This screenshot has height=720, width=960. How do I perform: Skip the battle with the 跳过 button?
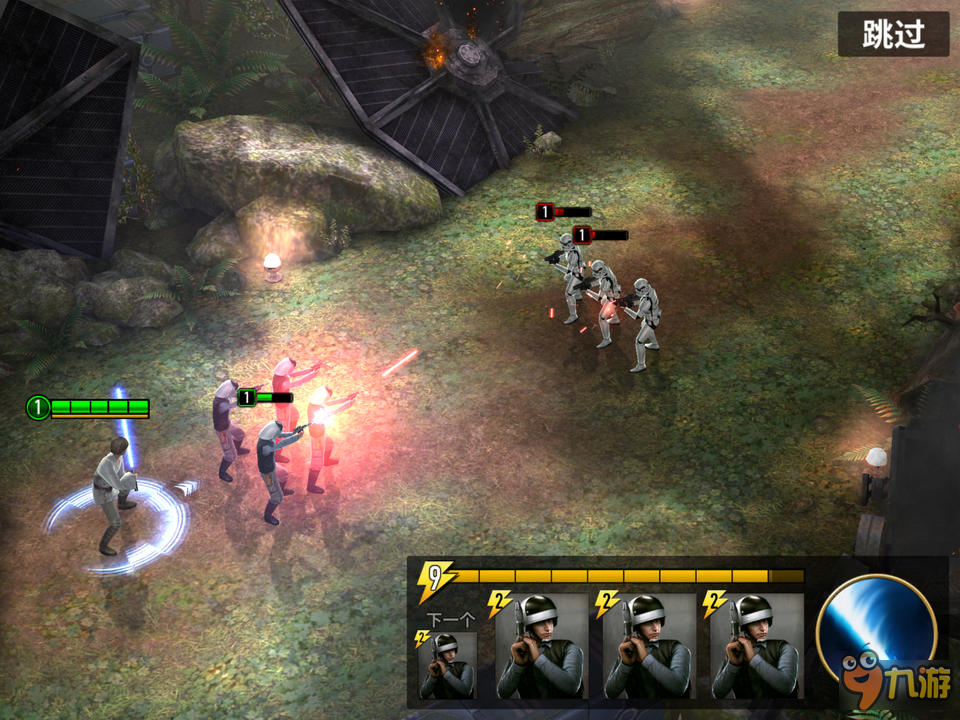click(892, 35)
